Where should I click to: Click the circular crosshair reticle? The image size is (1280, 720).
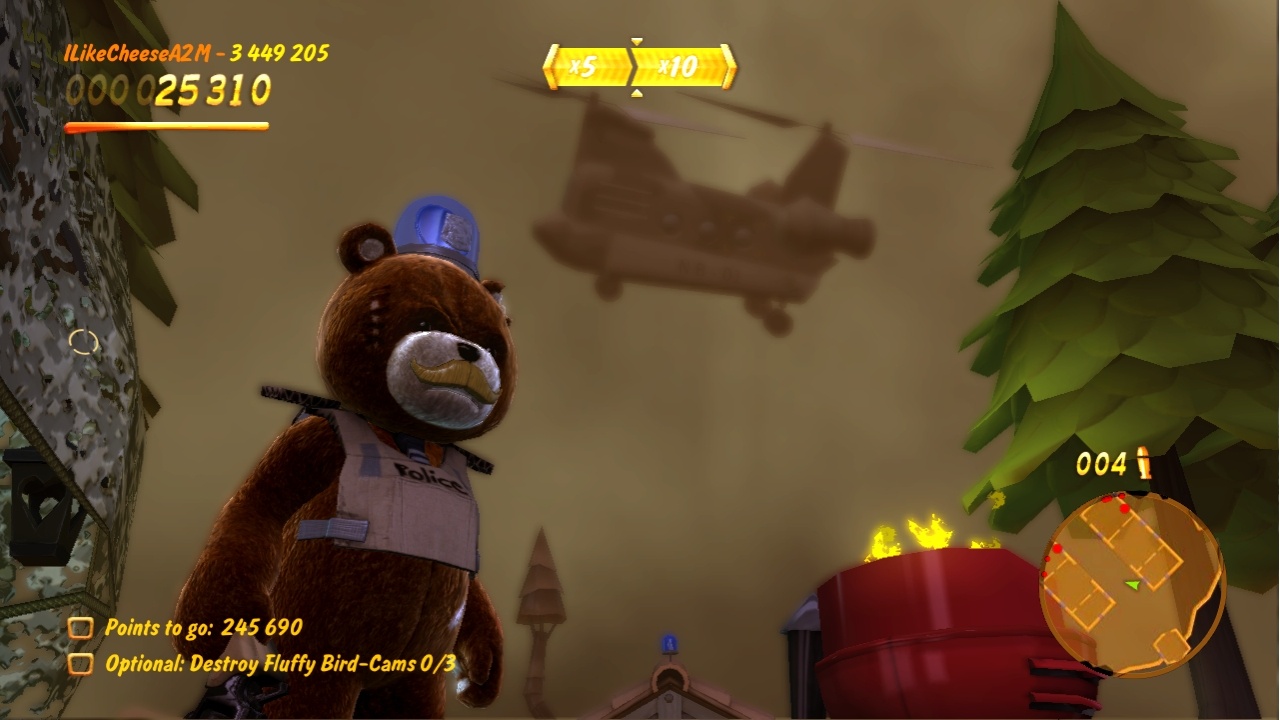coord(82,340)
